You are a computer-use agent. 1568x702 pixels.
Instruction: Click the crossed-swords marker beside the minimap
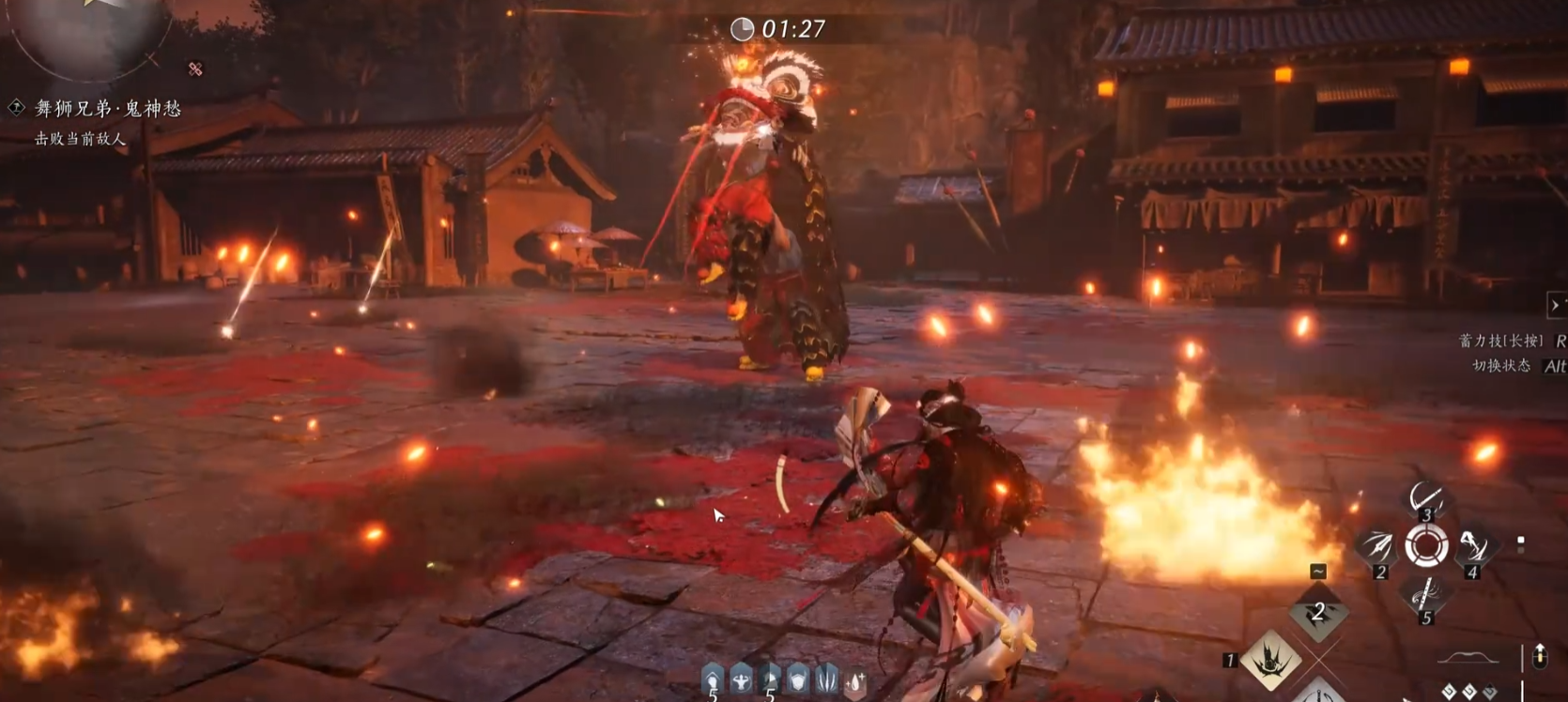[x=195, y=69]
